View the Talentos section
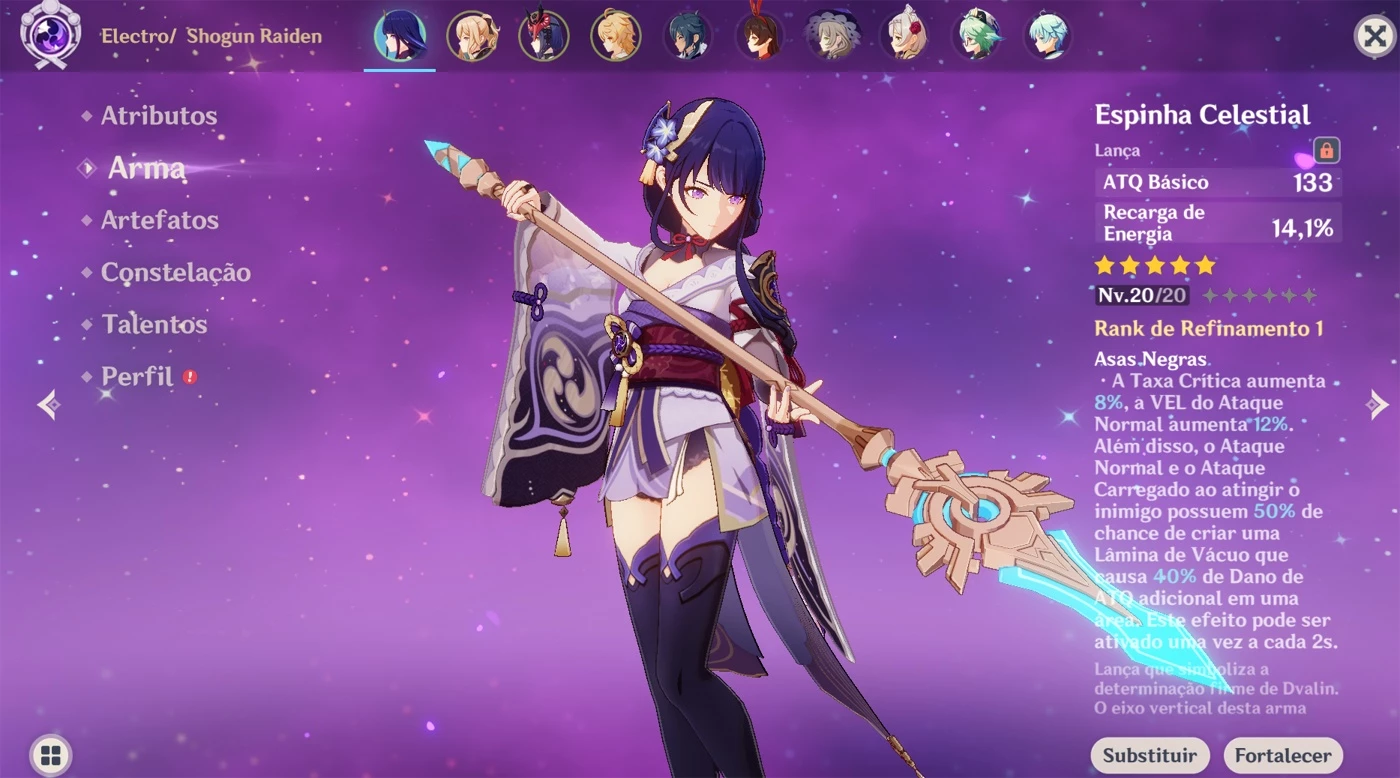The image size is (1400, 778). [x=152, y=325]
